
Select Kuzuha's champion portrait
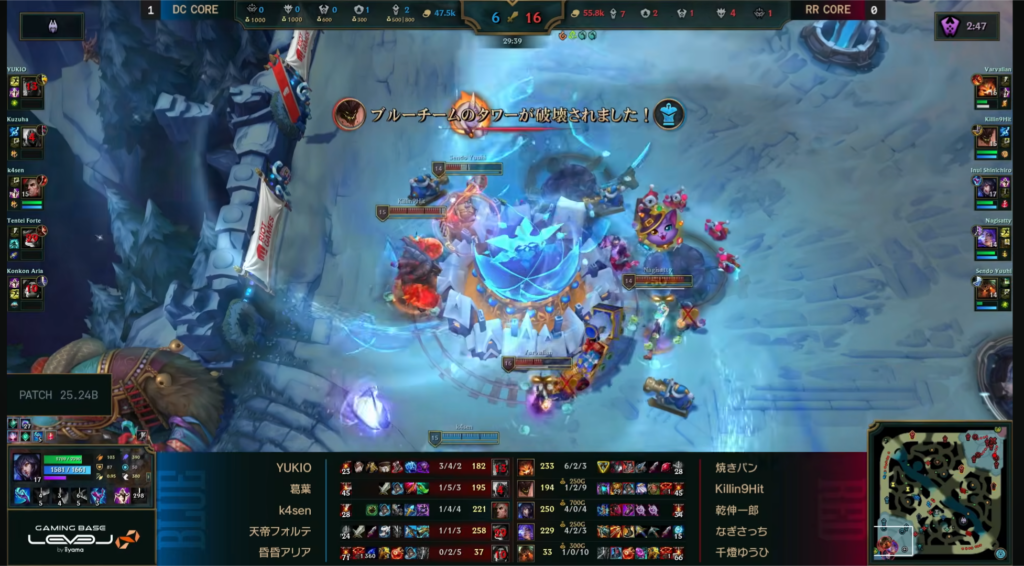click(31, 139)
